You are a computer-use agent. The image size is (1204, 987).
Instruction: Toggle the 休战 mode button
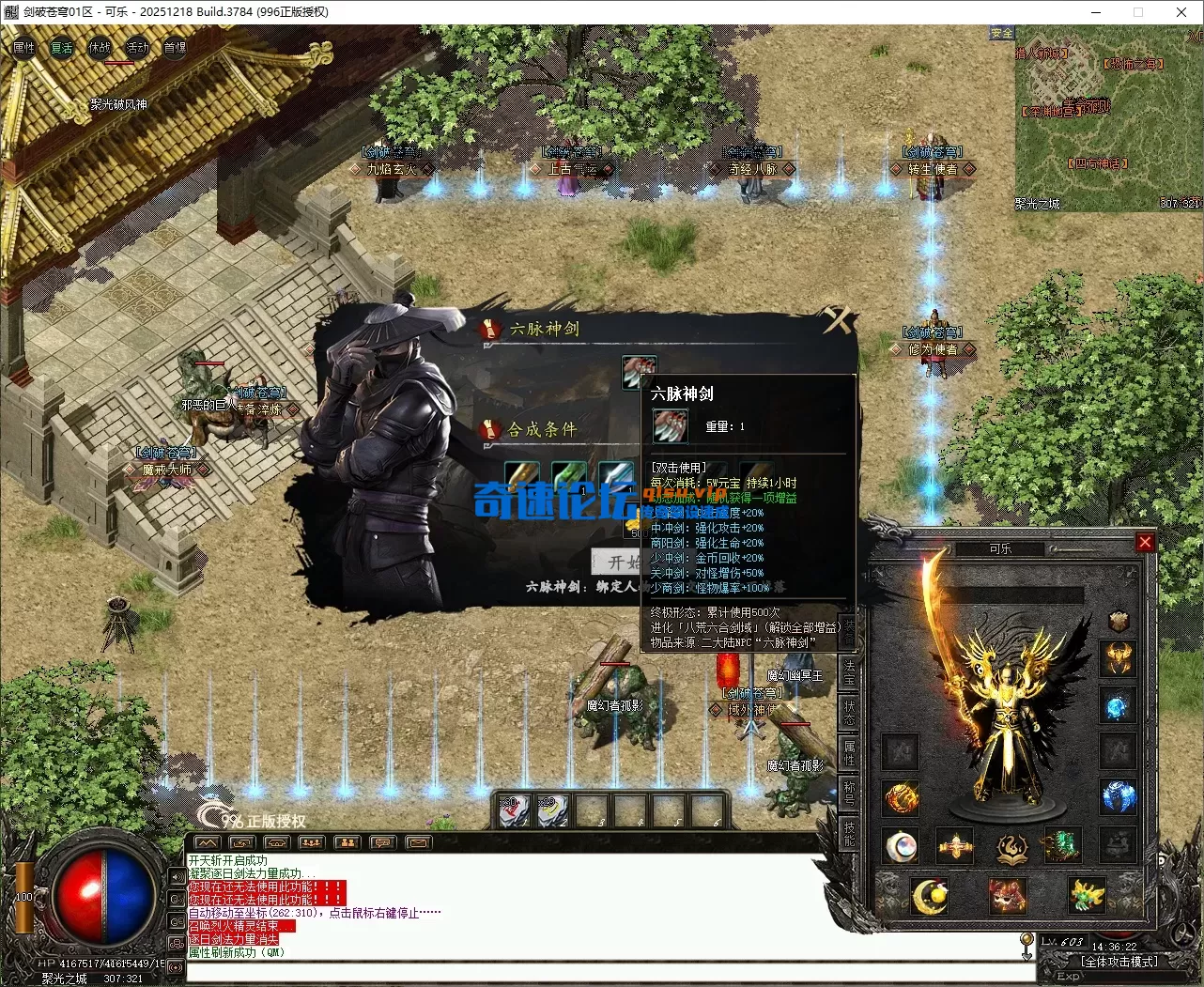[100, 48]
